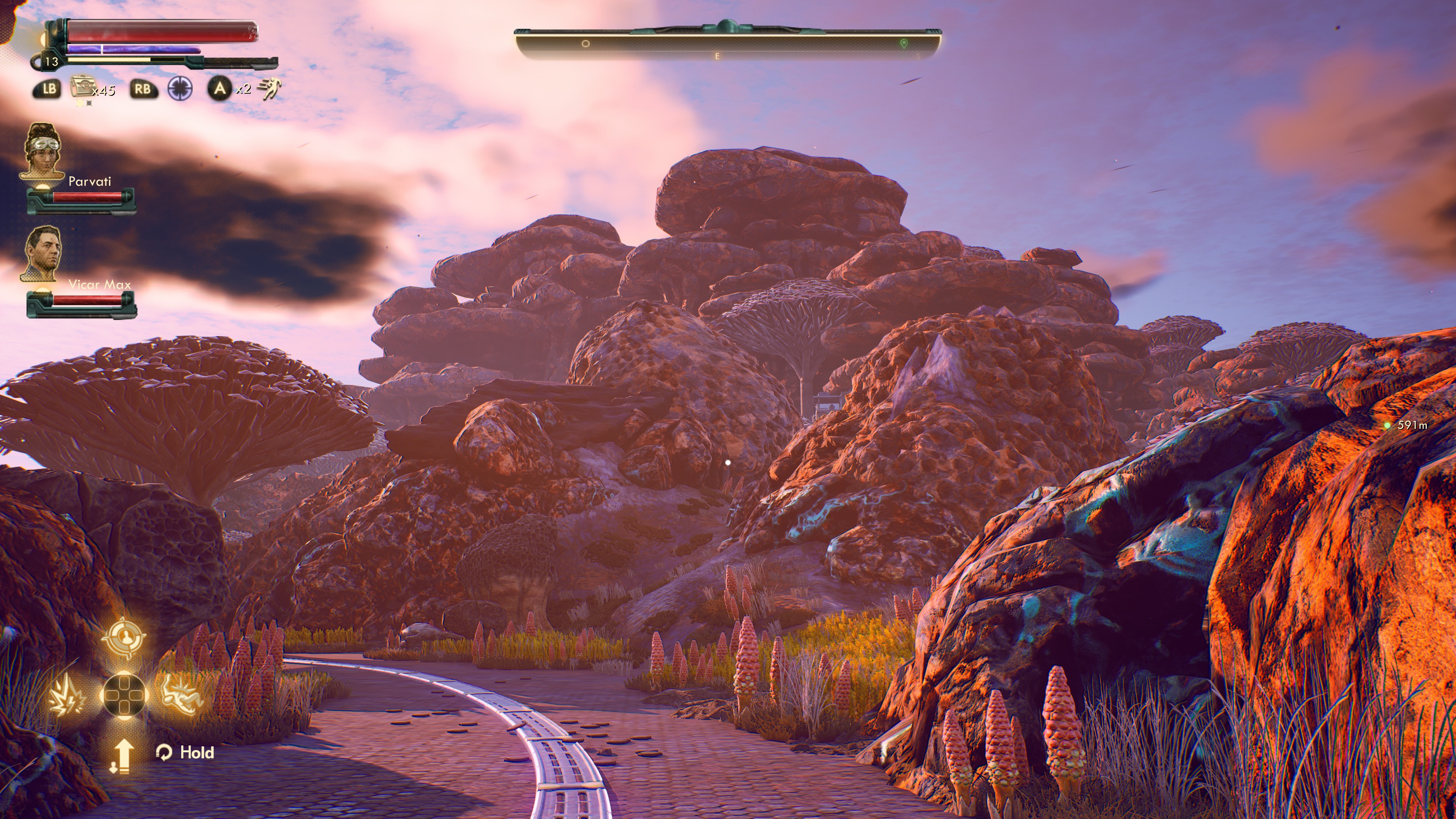Click the 591m objective waypoint marker
Screen dimensions: 1456x819
[x=1387, y=425]
